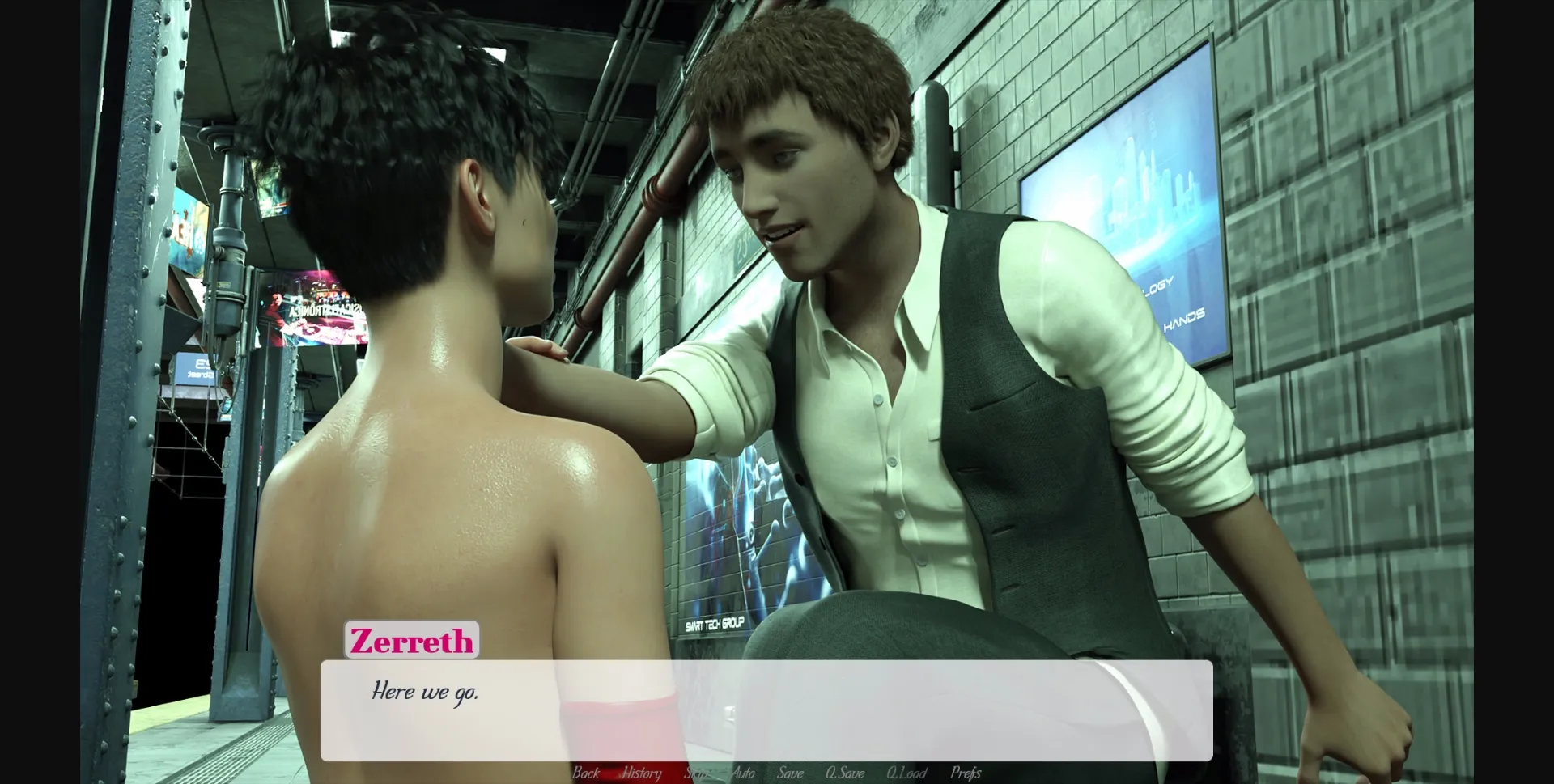Click Back to step to previous line
The image size is (1554, 784).
coord(585,773)
